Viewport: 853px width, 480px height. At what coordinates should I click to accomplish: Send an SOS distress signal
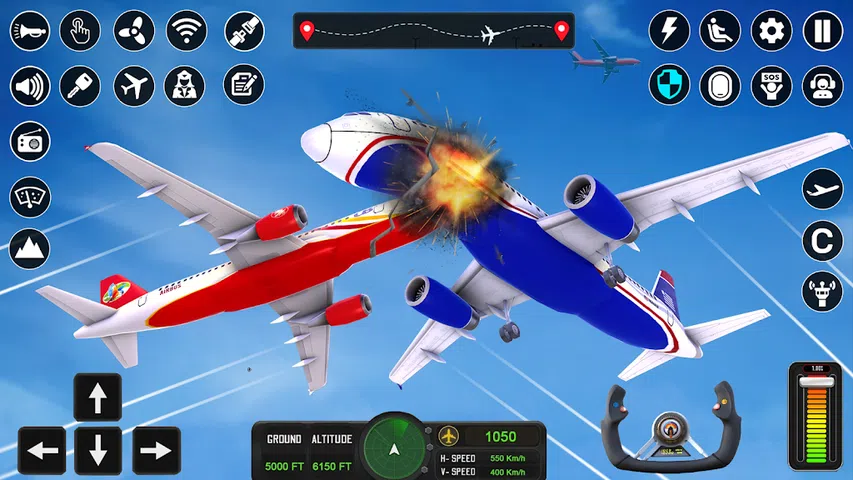[x=771, y=85]
